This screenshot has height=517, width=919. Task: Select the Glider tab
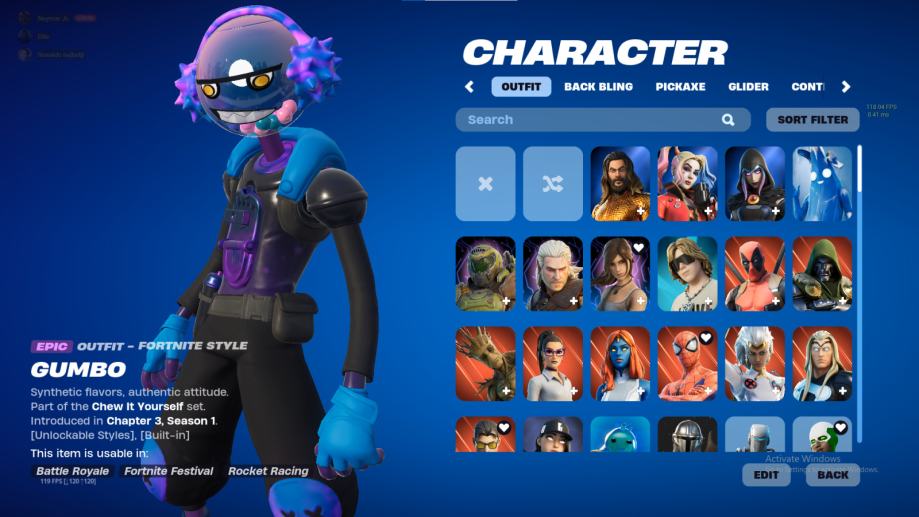pyautogui.click(x=748, y=87)
